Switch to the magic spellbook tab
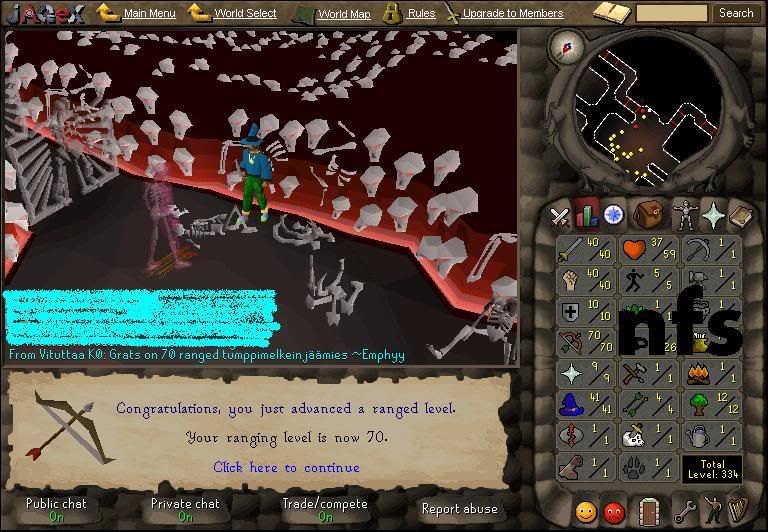Viewport: 768px width, 532px height. tap(740, 214)
